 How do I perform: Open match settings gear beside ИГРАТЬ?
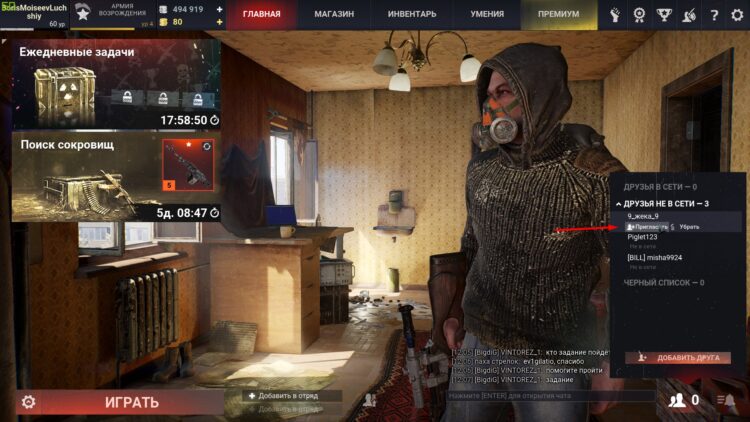[x=29, y=402]
